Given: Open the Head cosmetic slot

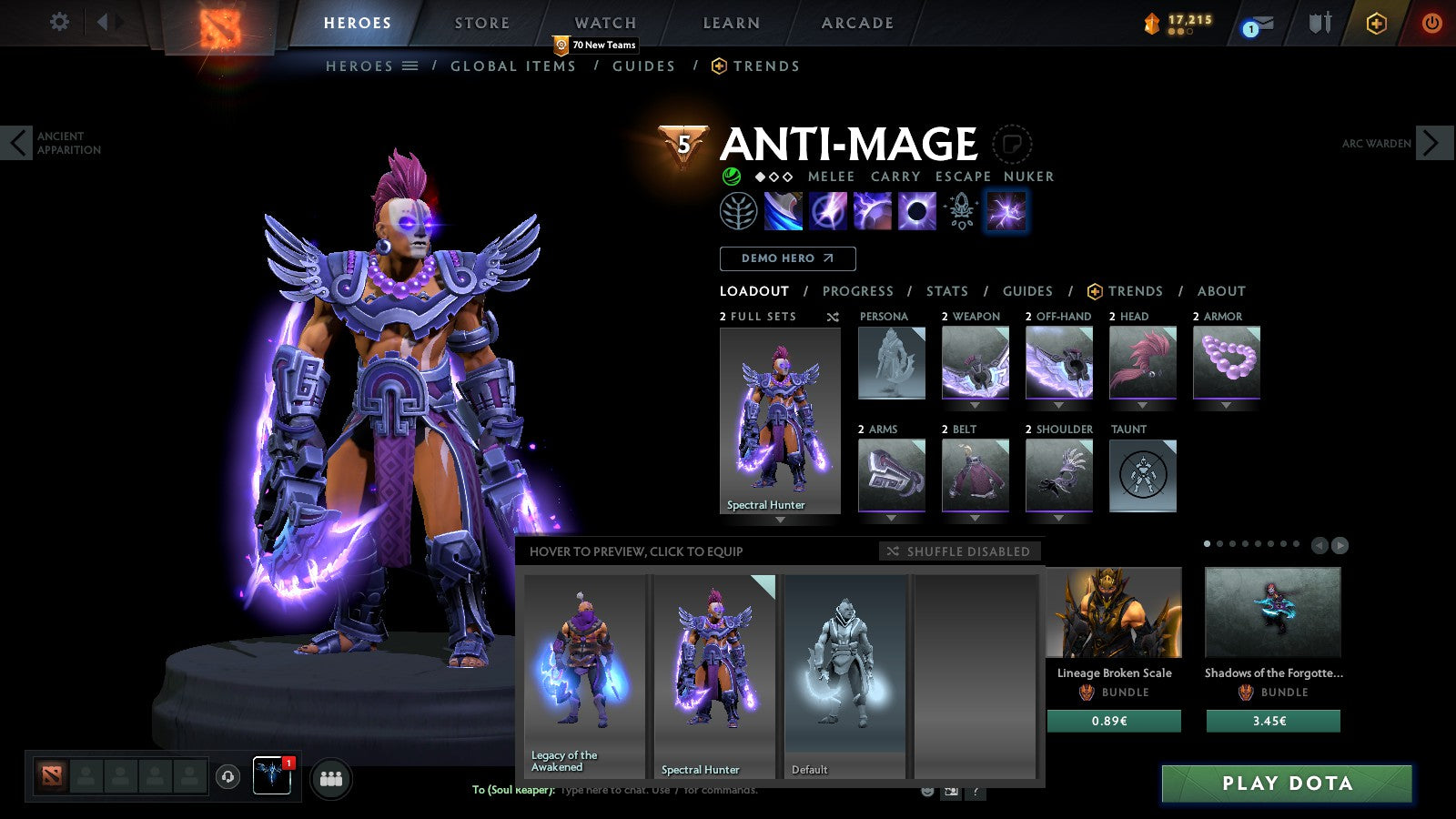Looking at the screenshot, I should point(1143,363).
